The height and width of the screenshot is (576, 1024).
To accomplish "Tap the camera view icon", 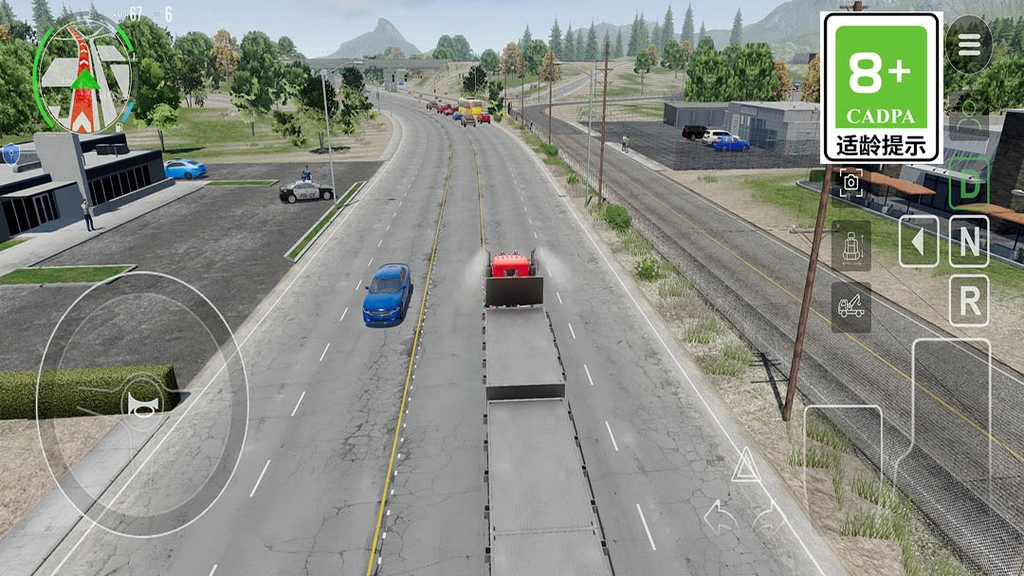I will pos(851,182).
